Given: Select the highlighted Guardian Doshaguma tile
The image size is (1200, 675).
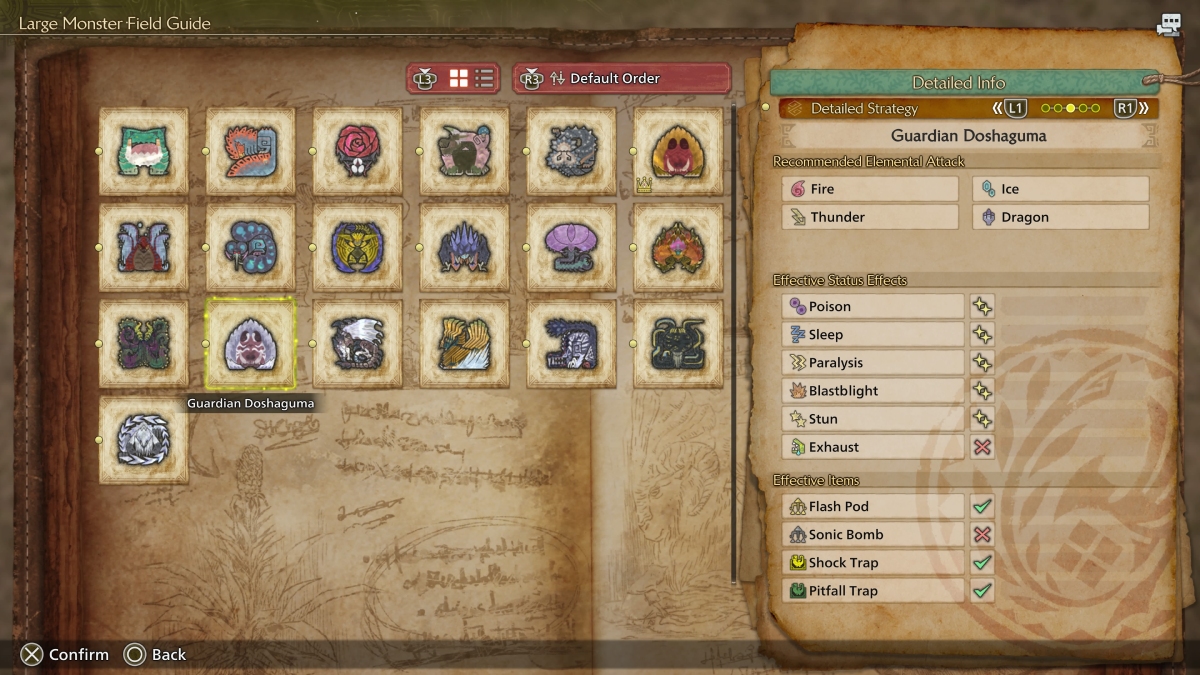Looking at the screenshot, I should click(250, 343).
